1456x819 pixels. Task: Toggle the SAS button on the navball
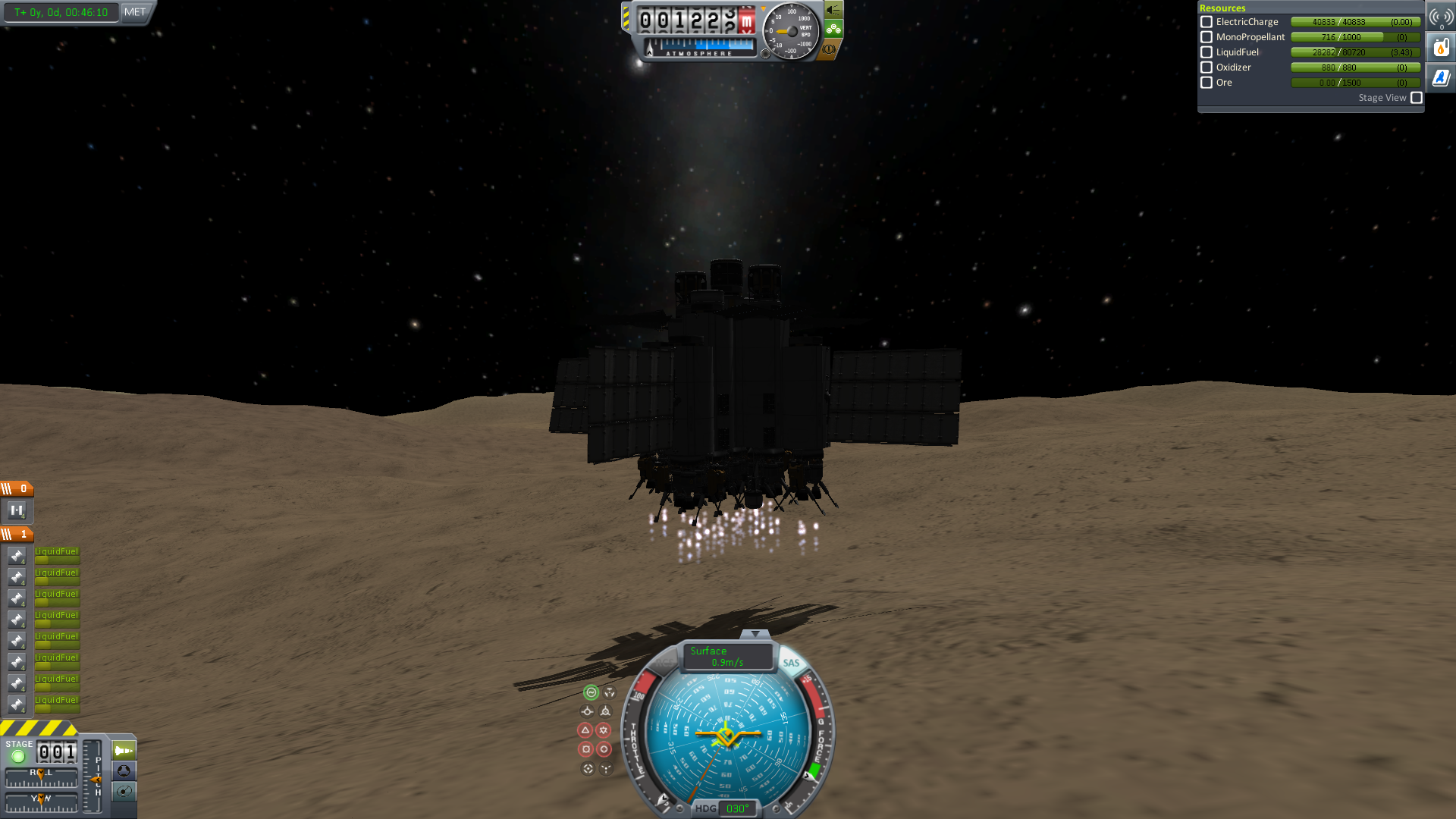tap(791, 663)
